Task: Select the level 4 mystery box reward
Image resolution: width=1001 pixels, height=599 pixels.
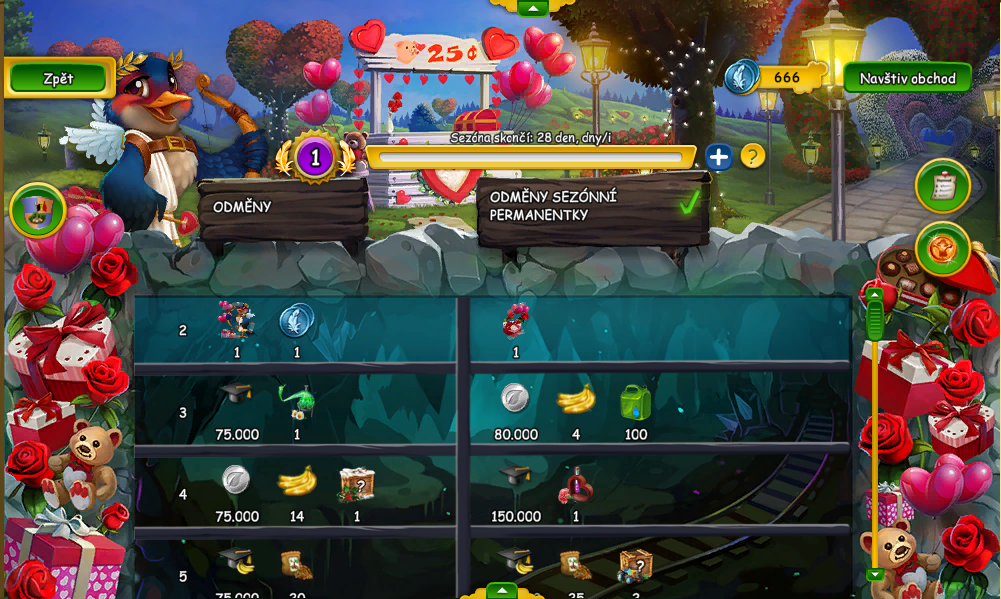Action: tap(356, 484)
